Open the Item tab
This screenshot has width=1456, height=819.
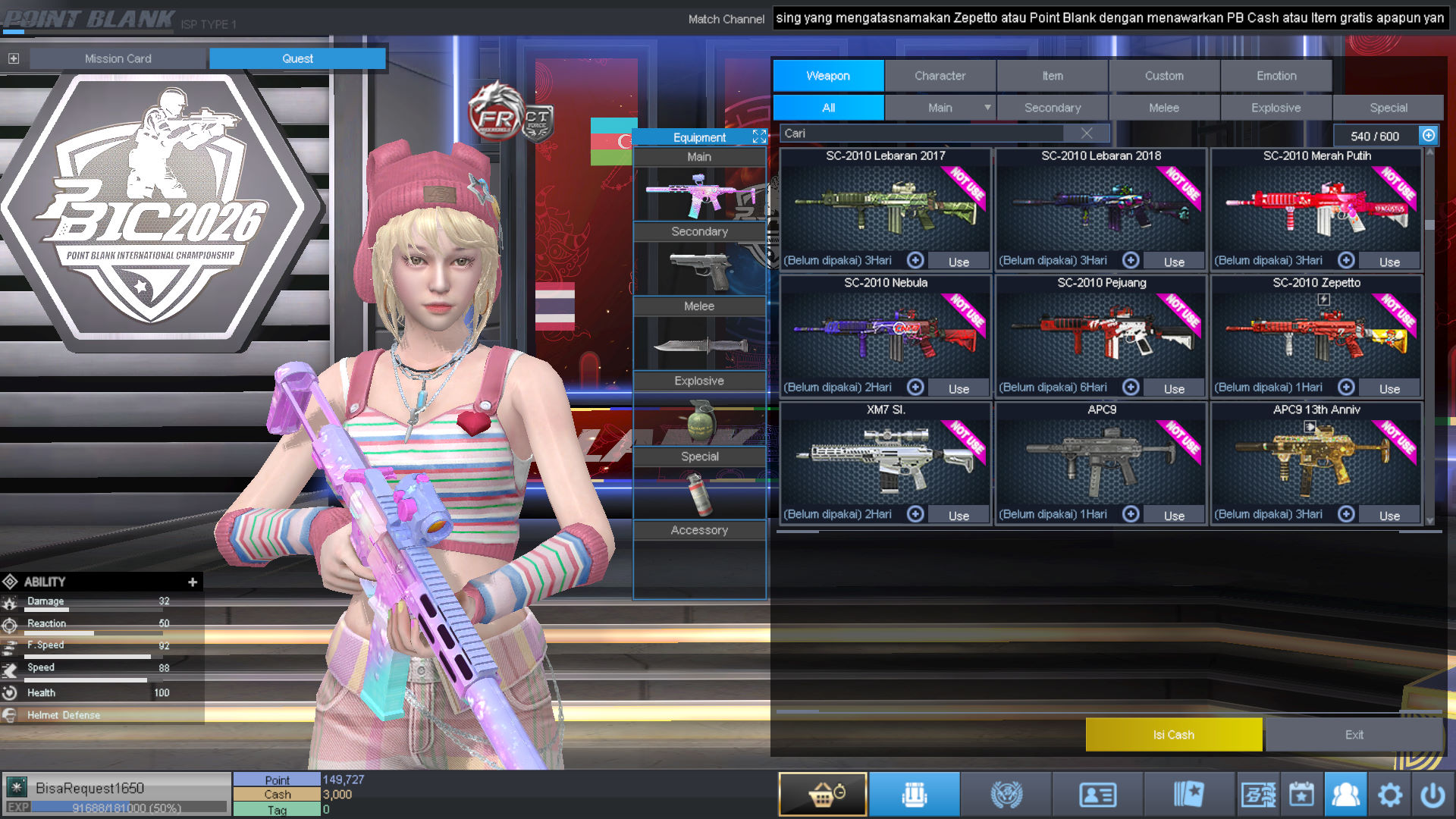tap(1052, 76)
